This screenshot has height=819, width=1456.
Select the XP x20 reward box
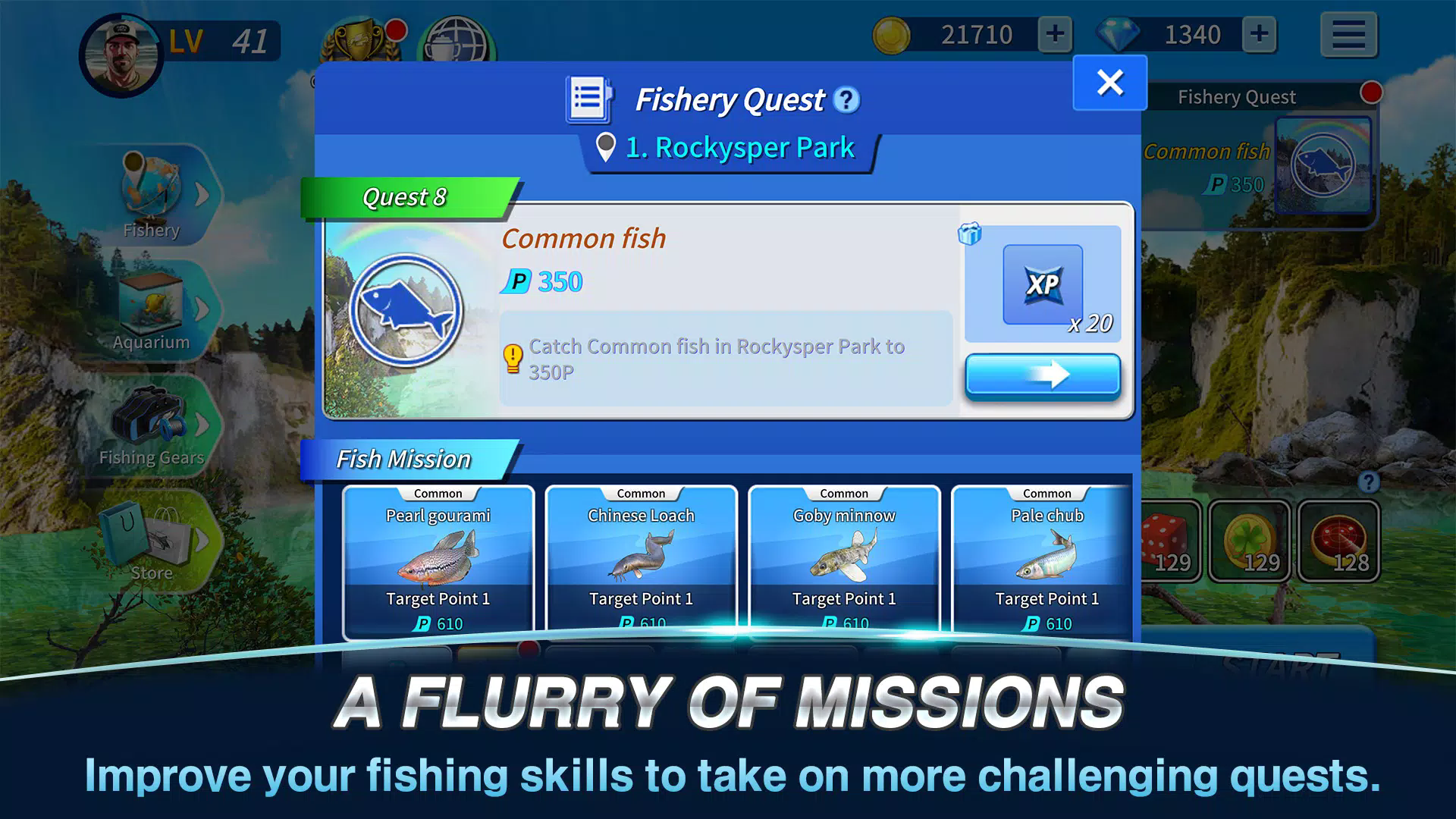pyautogui.click(x=1042, y=284)
